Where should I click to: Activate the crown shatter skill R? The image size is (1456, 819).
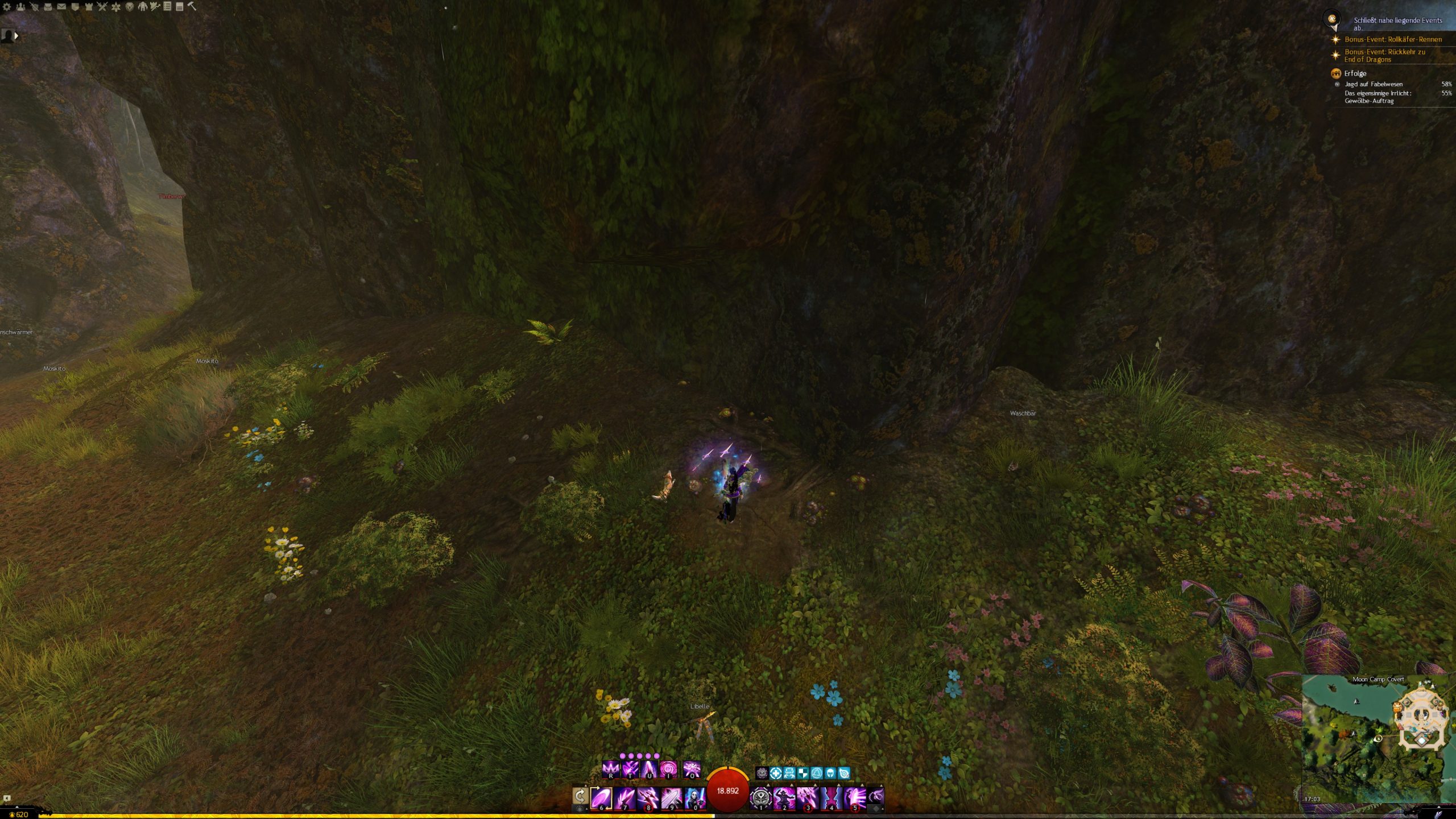610,770
